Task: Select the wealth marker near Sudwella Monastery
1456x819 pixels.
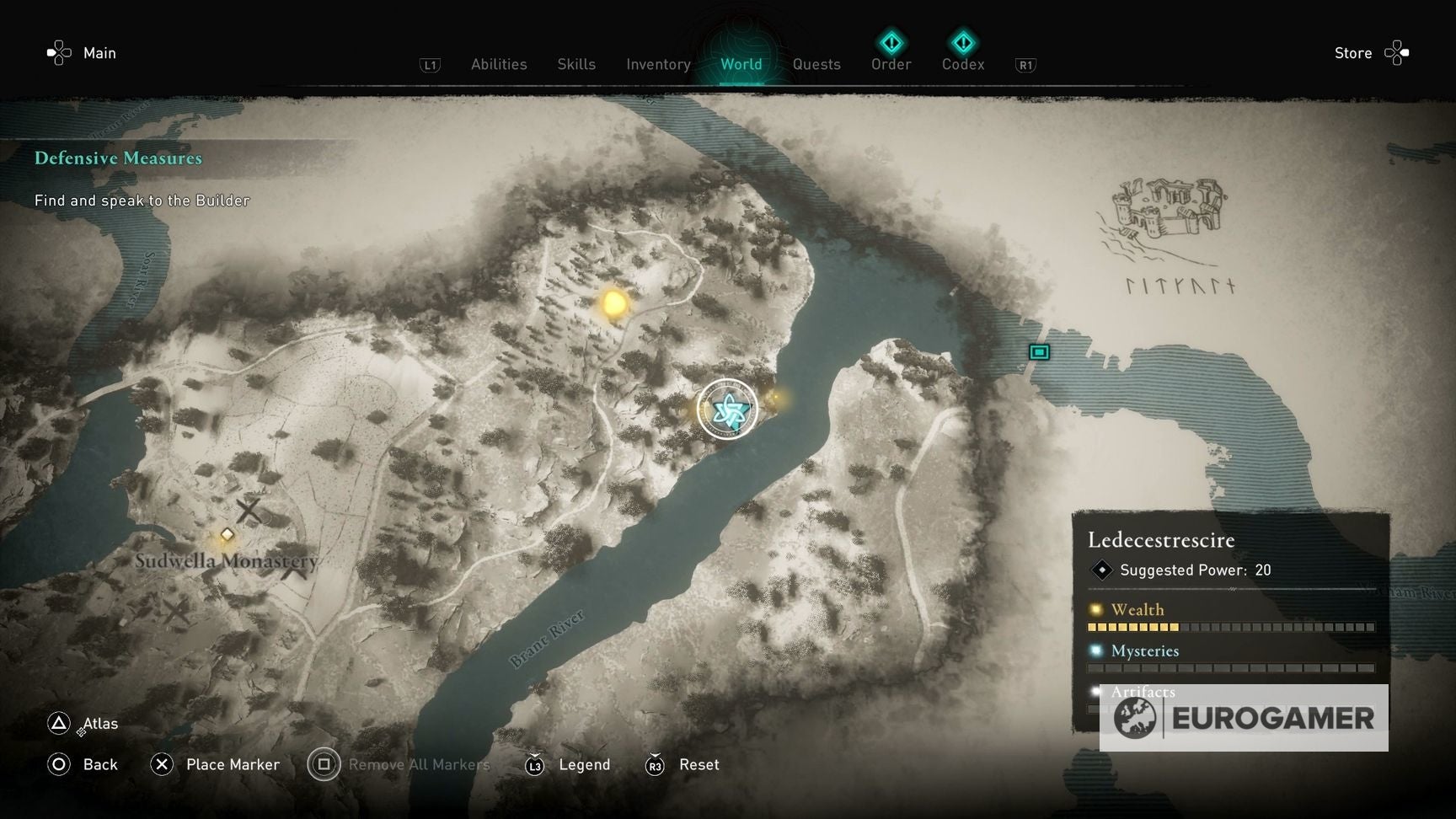Action: click(x=226, y=533)
